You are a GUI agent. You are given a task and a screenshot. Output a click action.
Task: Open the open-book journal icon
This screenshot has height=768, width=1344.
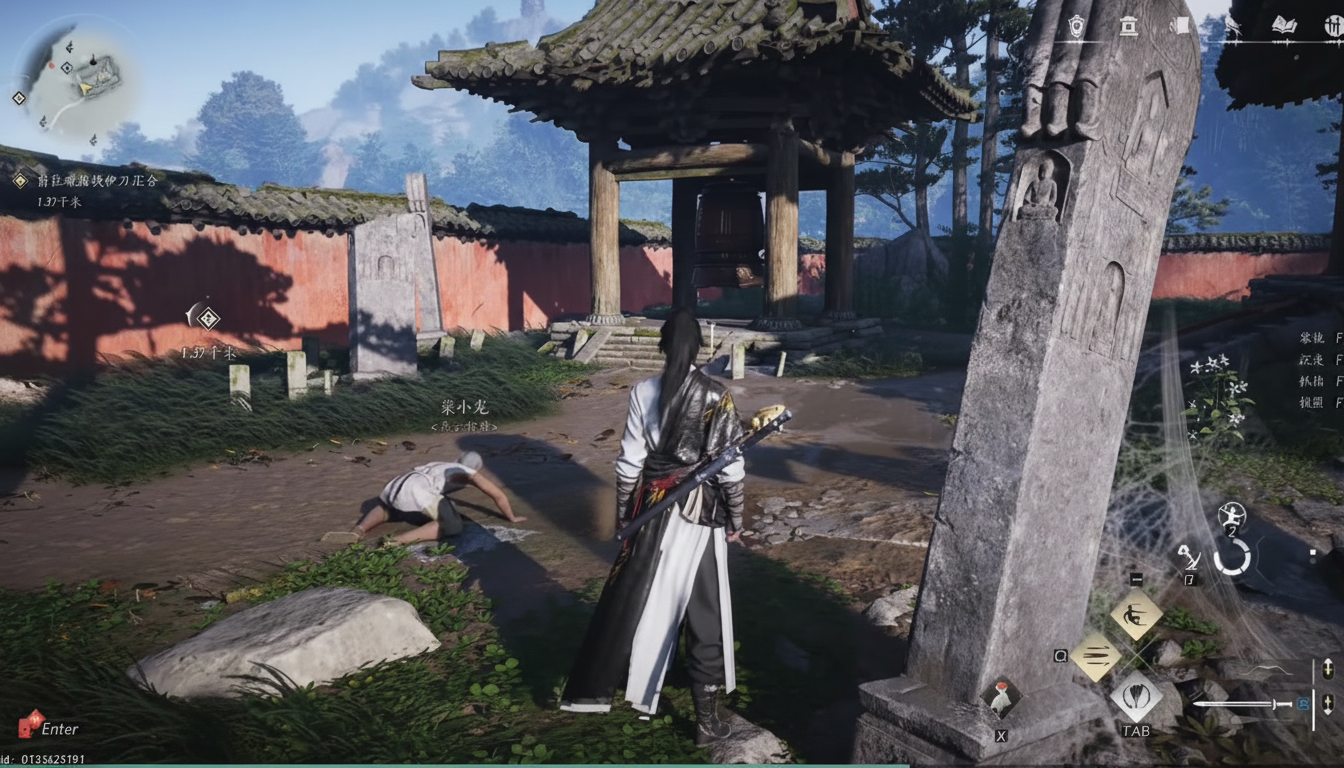1284,27
